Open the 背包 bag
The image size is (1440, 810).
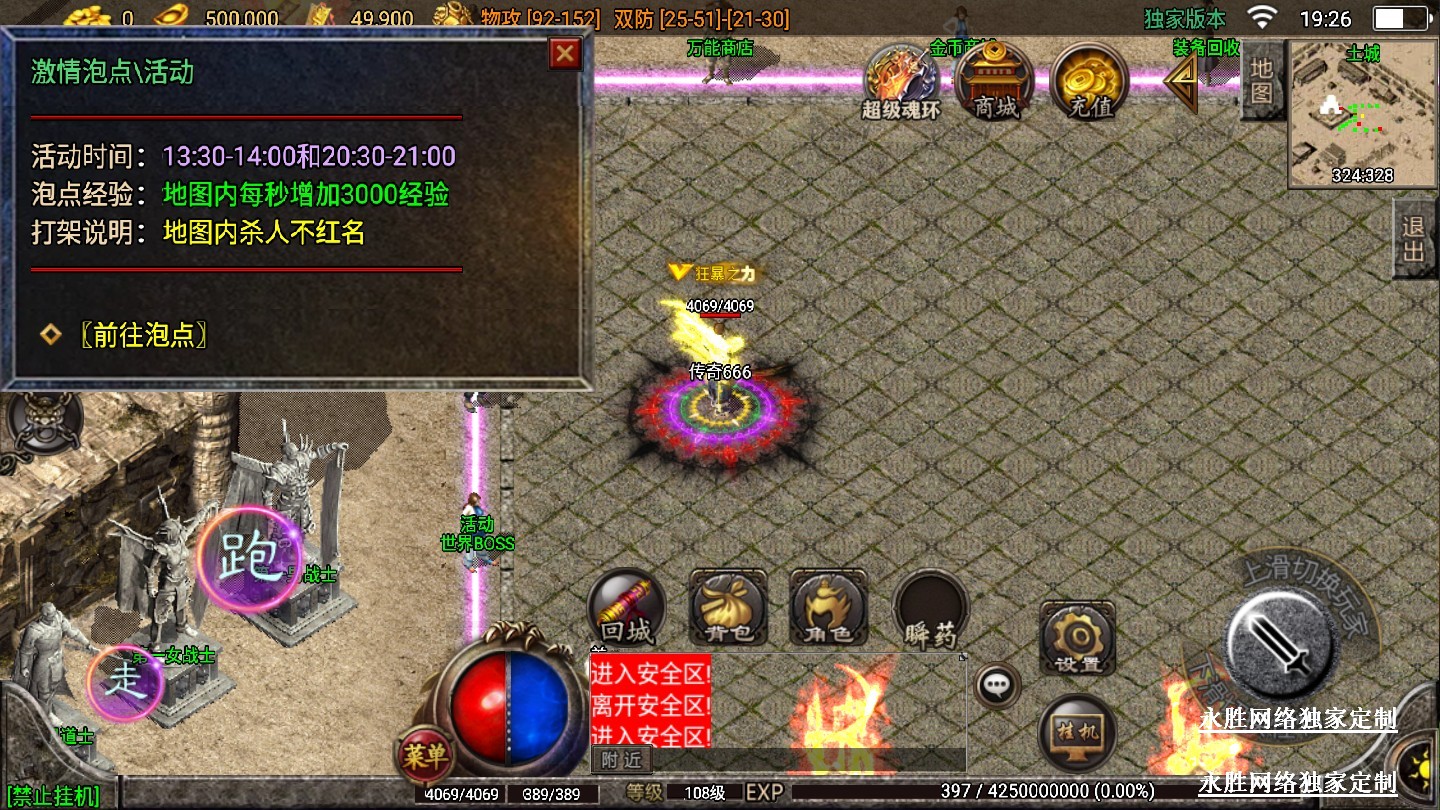point(728,608)
